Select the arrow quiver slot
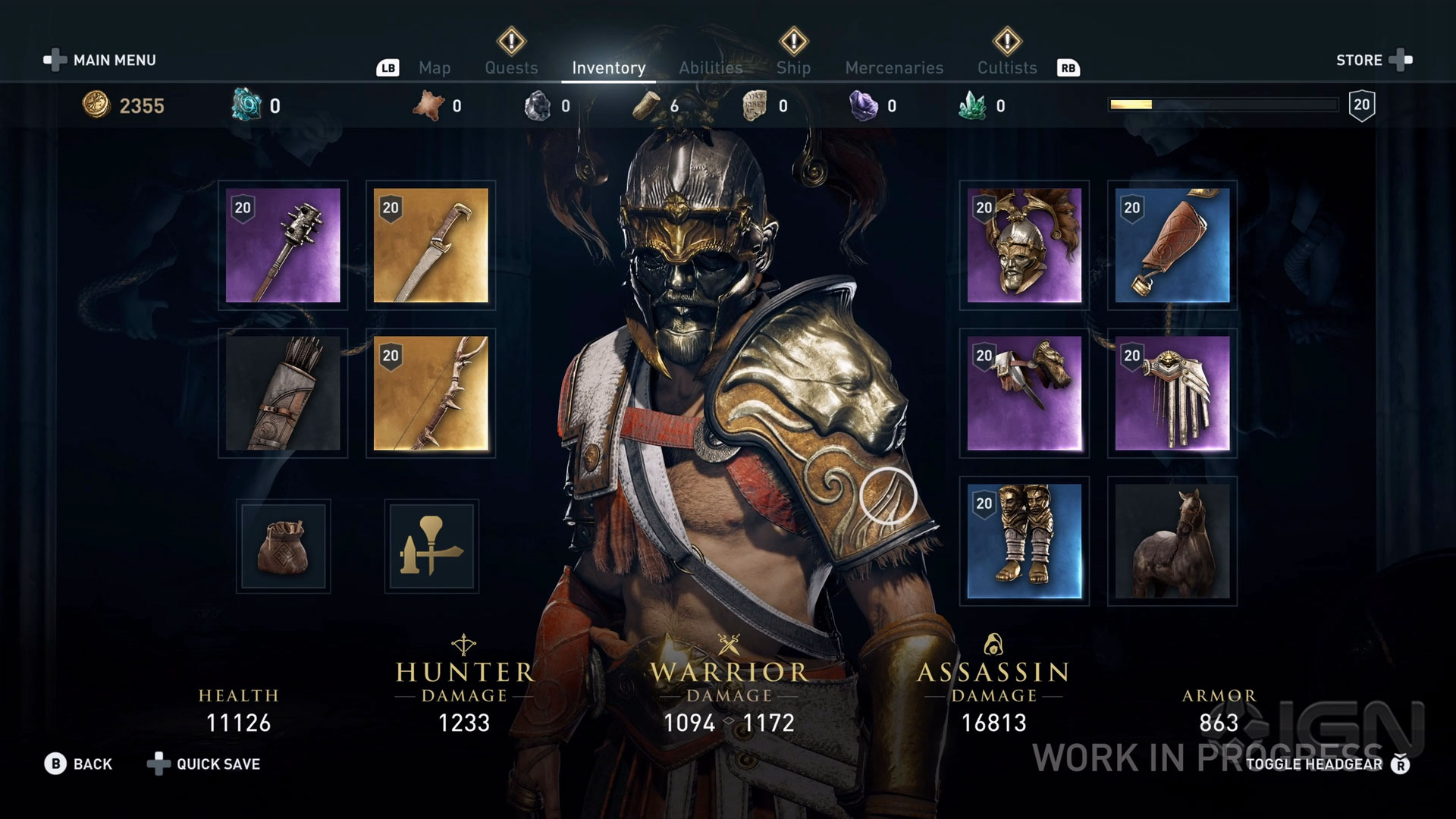 (283, 393)
